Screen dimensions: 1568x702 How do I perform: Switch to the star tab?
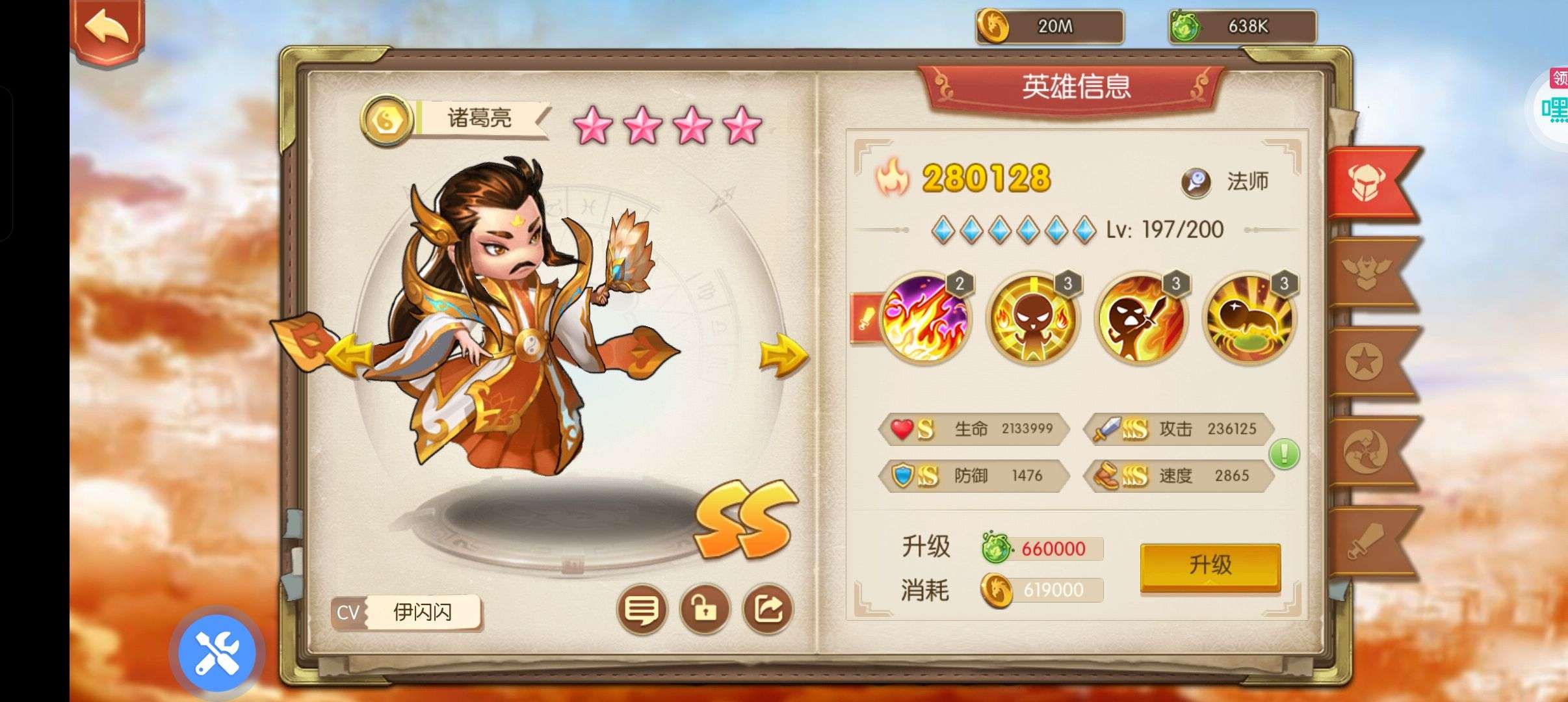[1367, 362]
